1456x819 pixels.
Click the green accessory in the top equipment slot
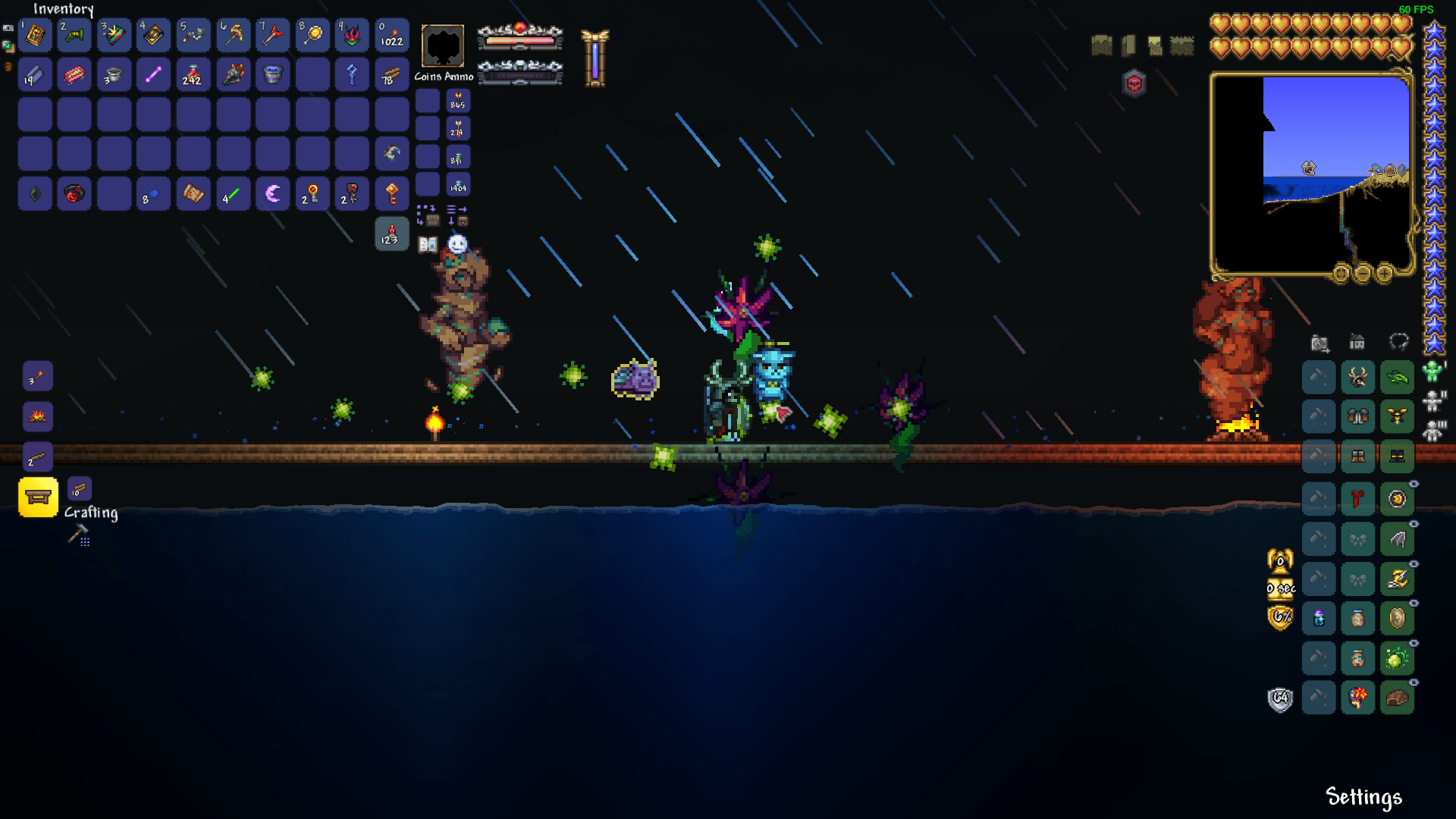tap(1398, 377)
